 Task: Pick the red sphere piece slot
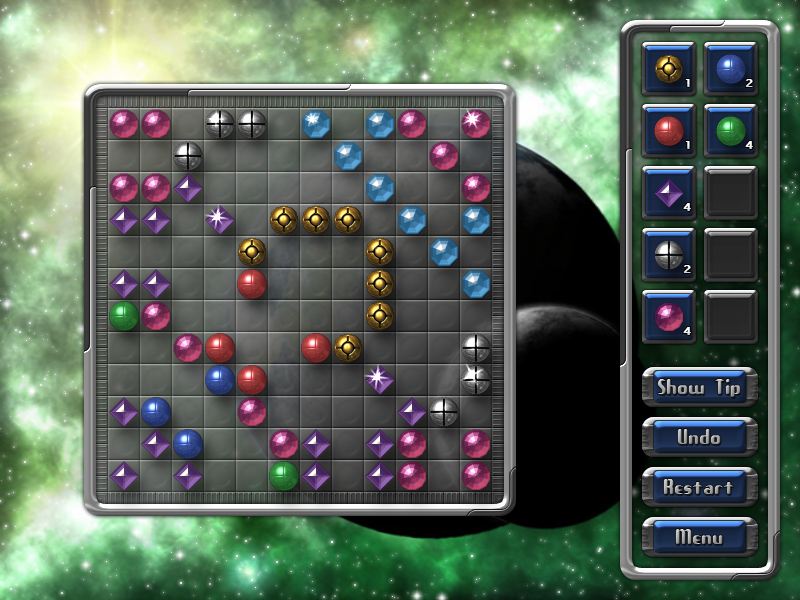click(669, 131)
